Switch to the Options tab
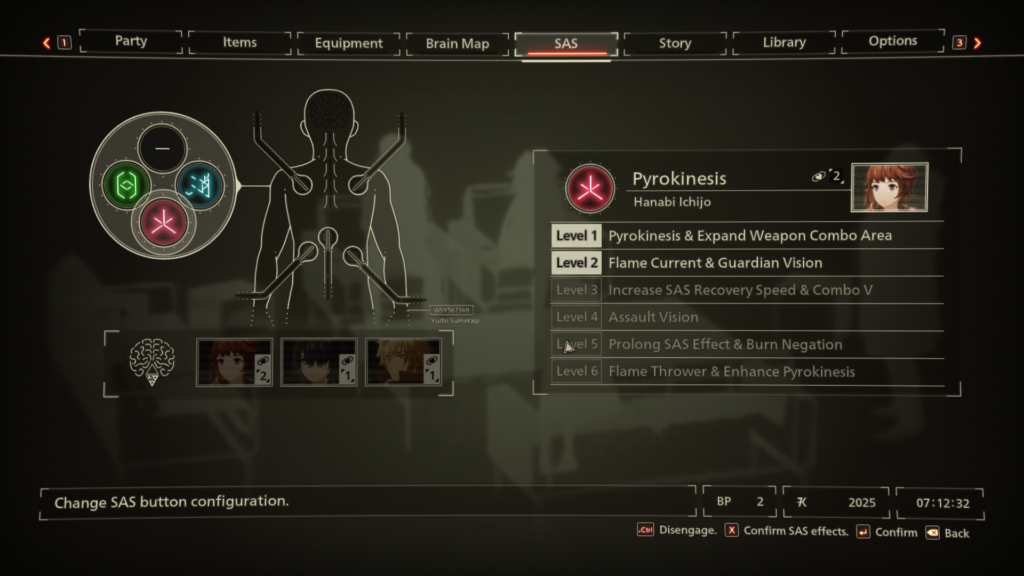Screen dimensions: 1024x576 click(x=893, y=42)
